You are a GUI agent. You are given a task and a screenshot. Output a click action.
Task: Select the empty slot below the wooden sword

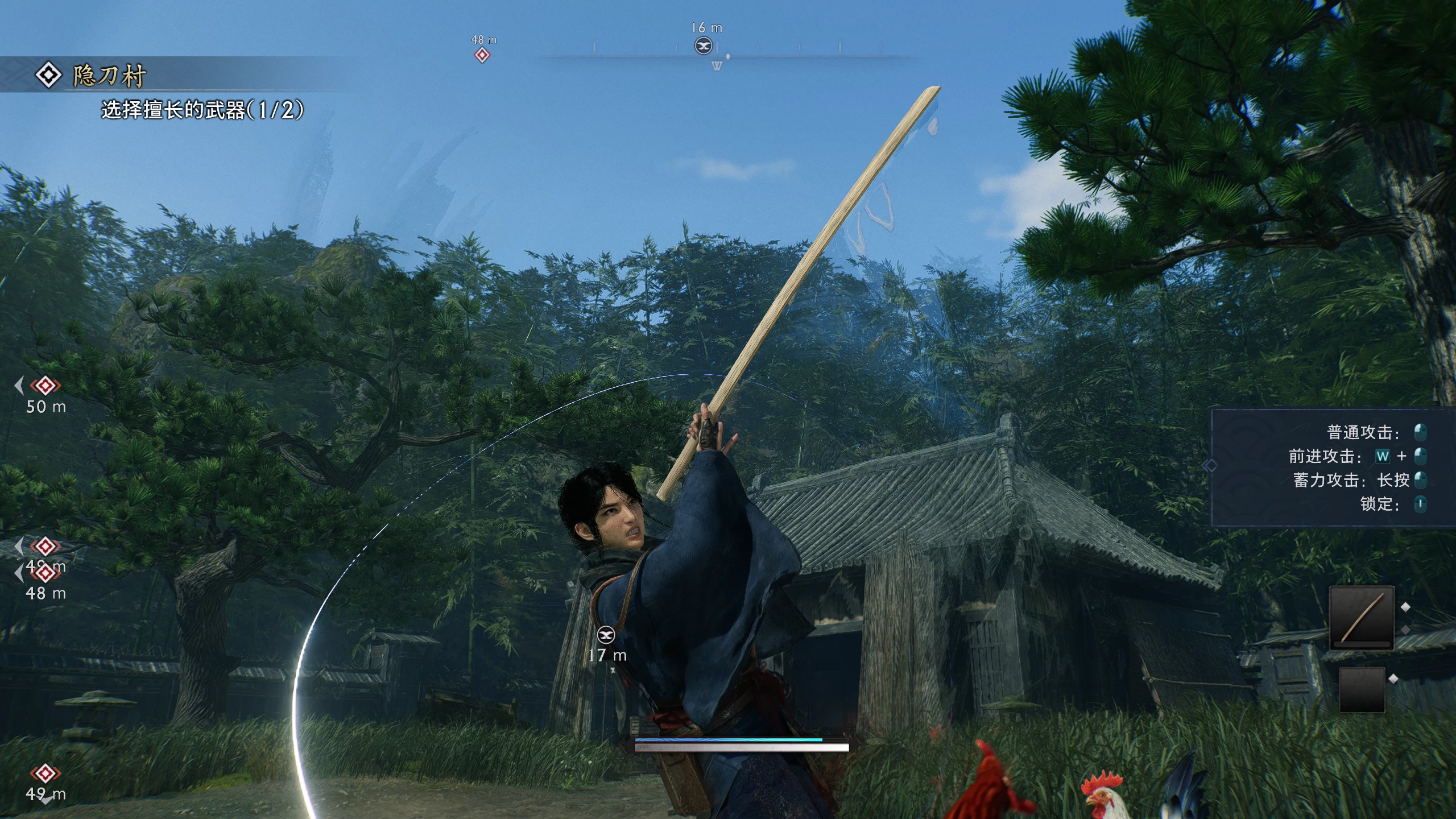point(1362,689)
